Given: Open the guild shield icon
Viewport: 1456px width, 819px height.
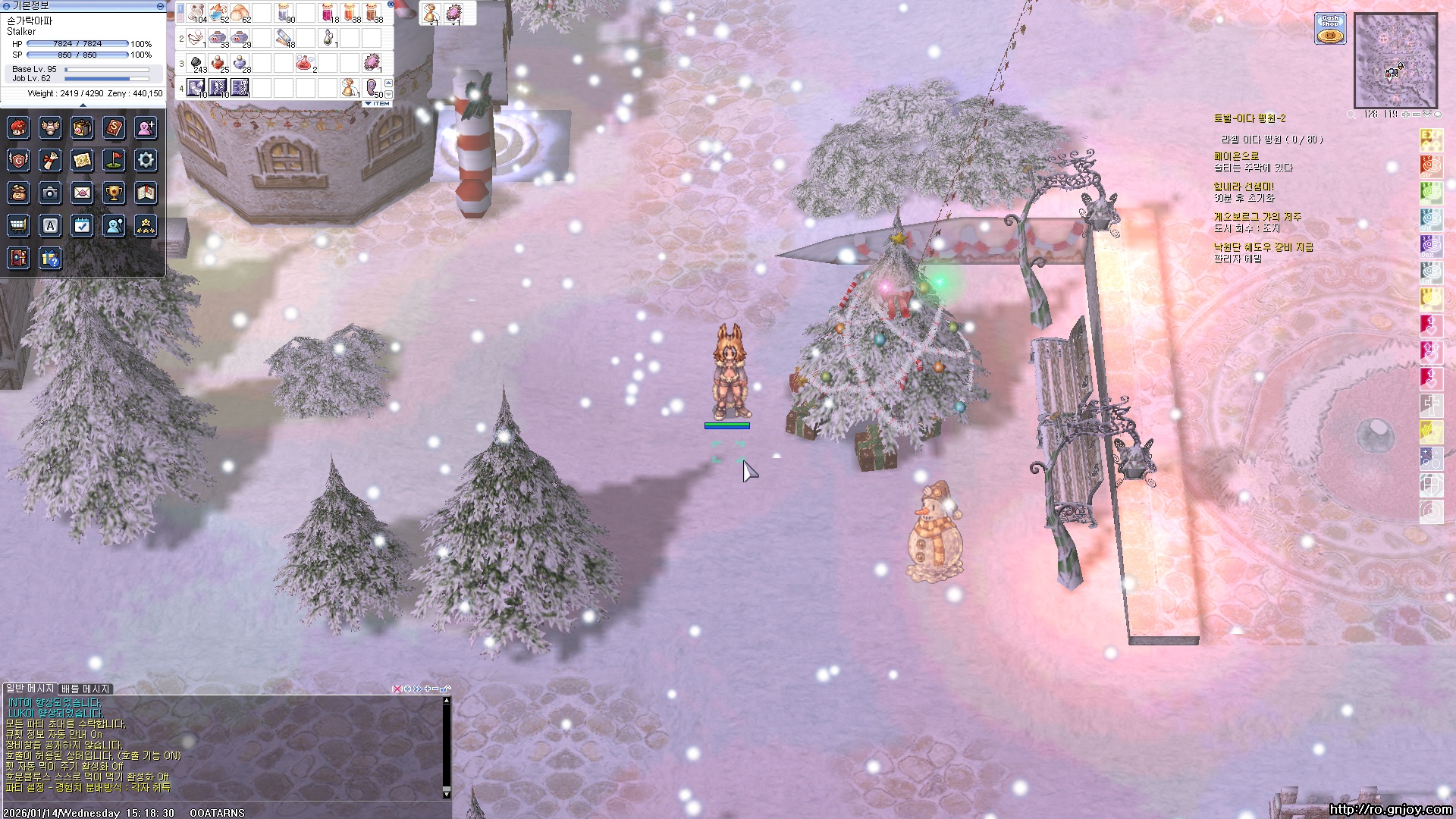Looking at the screenshot, I should (x=18, y=160).
